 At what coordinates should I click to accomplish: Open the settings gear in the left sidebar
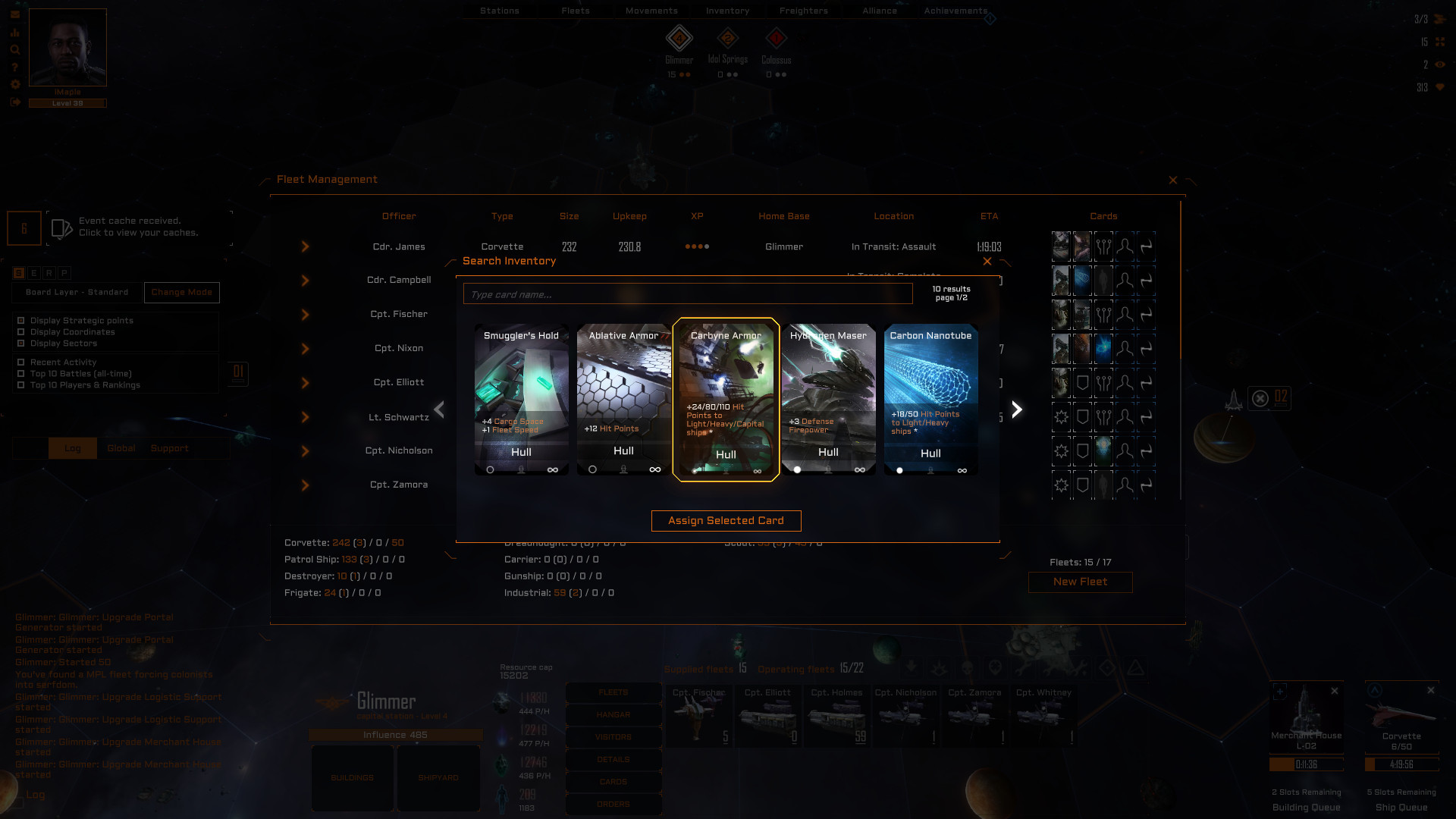click(x=15, y=85)
